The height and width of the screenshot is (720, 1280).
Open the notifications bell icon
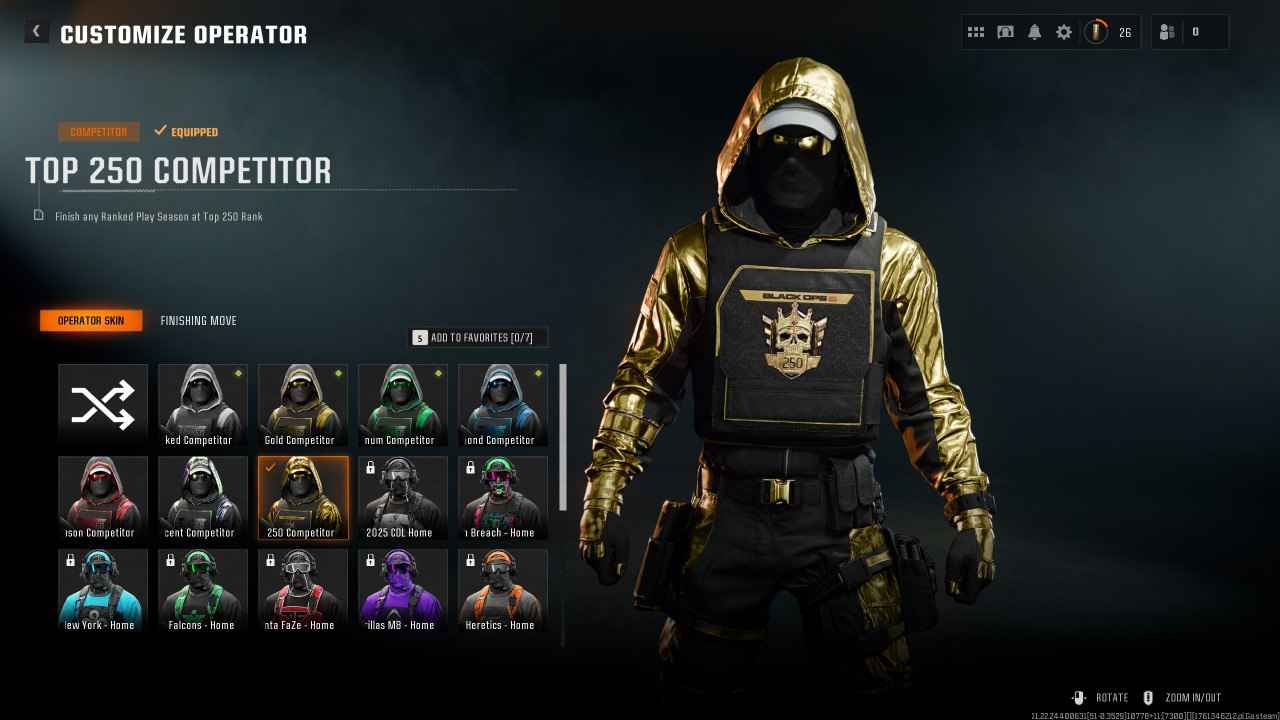coord(1035,31)
